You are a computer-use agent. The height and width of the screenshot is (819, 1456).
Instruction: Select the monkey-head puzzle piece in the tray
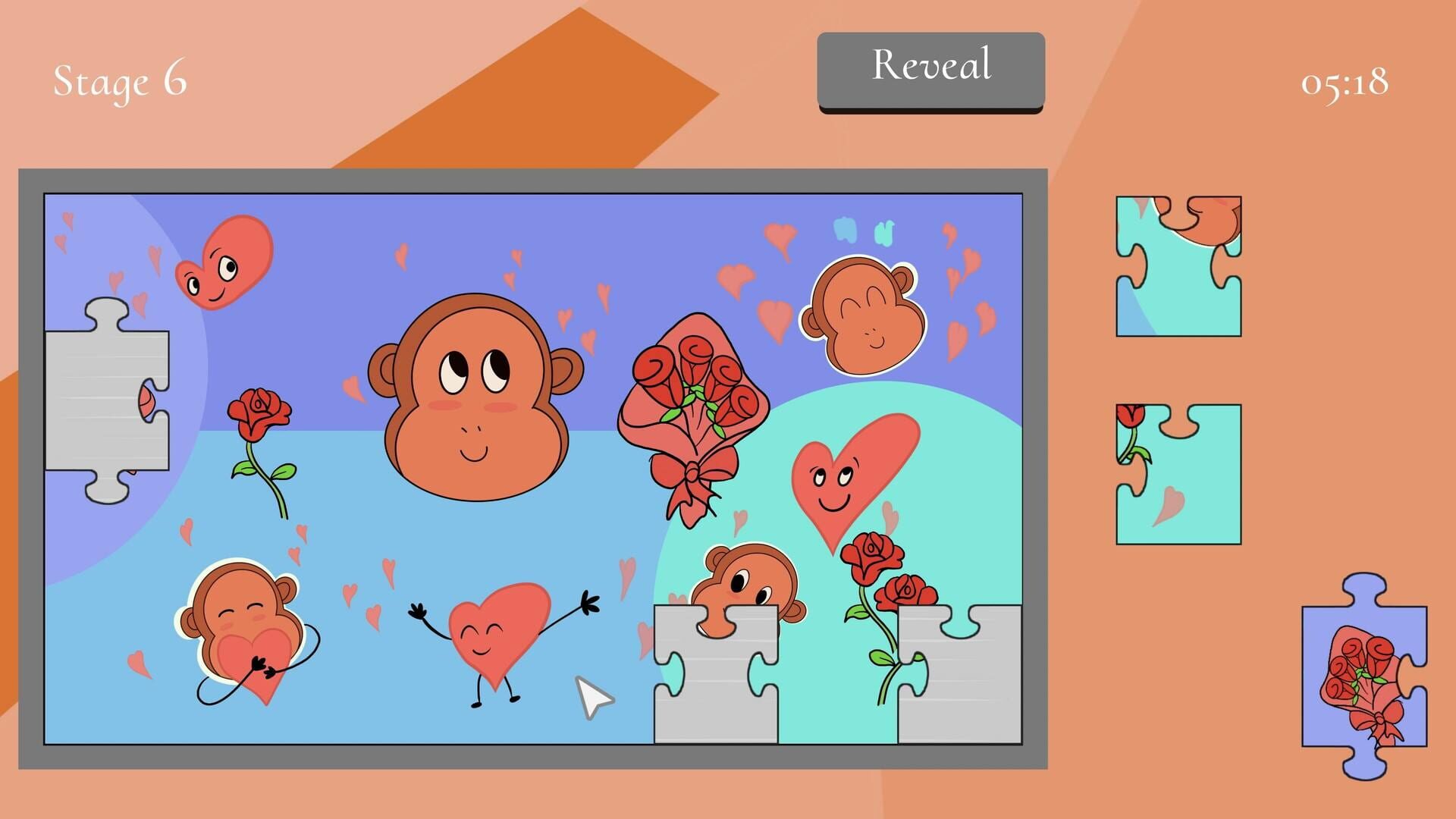point(1179,265)
